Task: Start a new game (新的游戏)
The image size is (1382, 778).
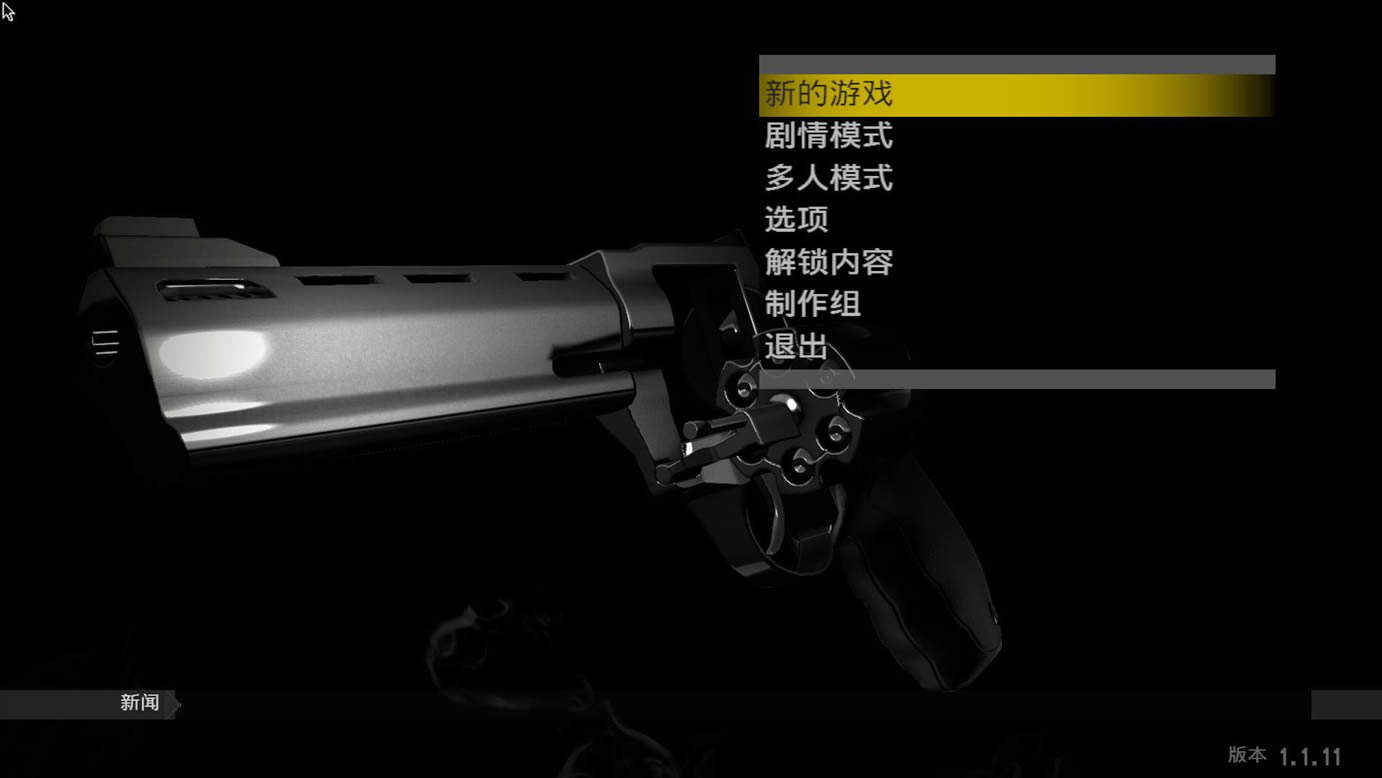Action: point(829,95)
